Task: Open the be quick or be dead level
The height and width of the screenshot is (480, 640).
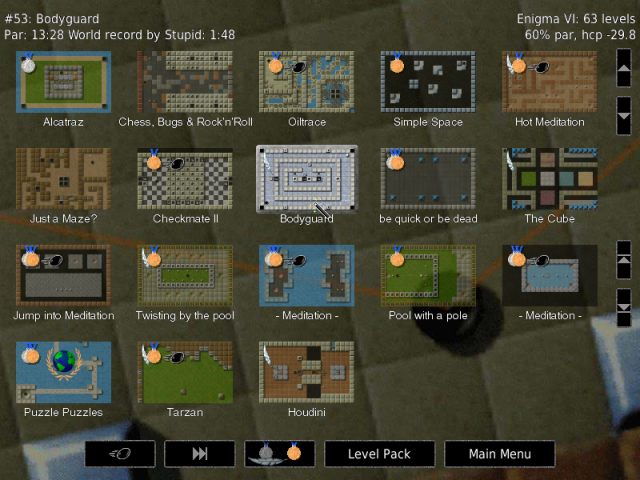Action: [427, 179]
